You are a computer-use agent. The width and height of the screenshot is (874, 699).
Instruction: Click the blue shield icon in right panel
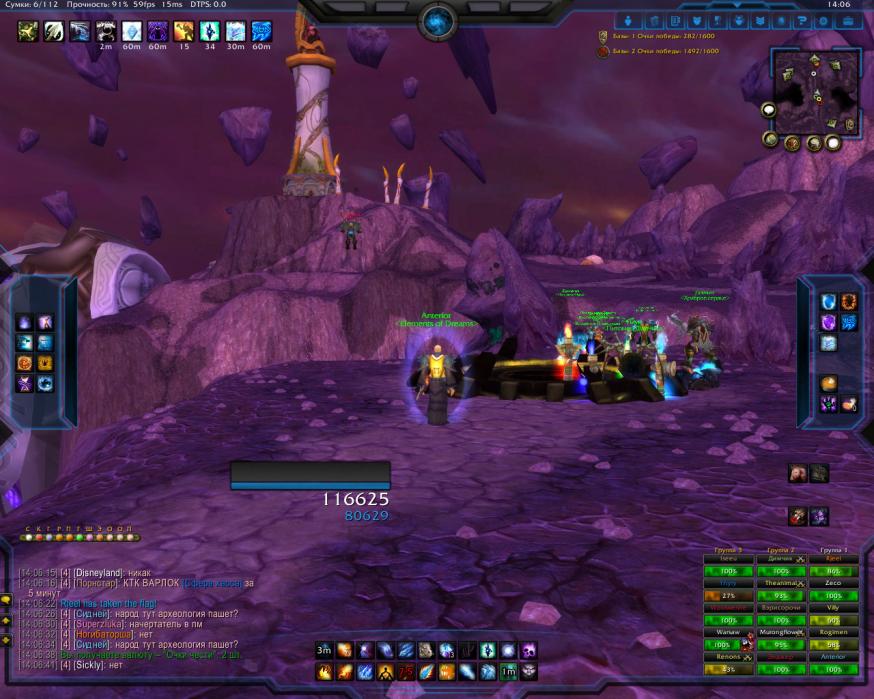(828, 302)
